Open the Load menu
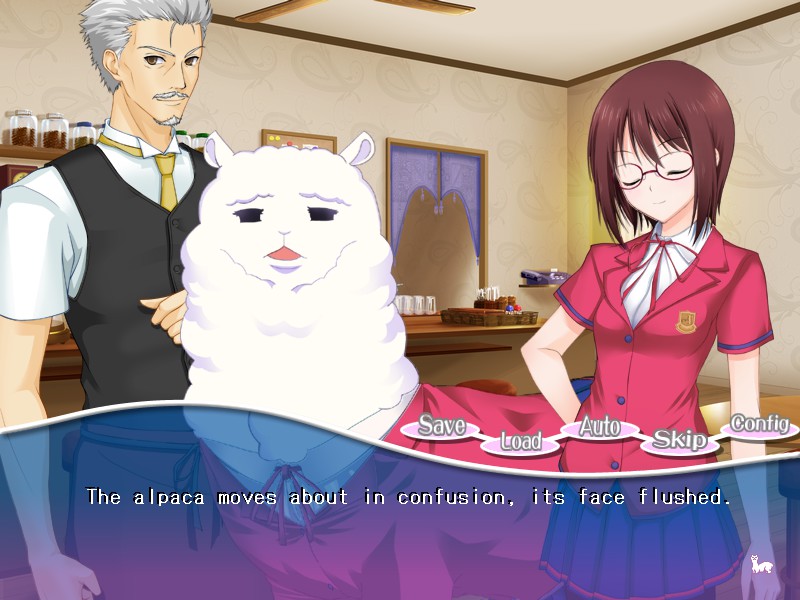This screenshot has height=600, width=800. [520, 441]
